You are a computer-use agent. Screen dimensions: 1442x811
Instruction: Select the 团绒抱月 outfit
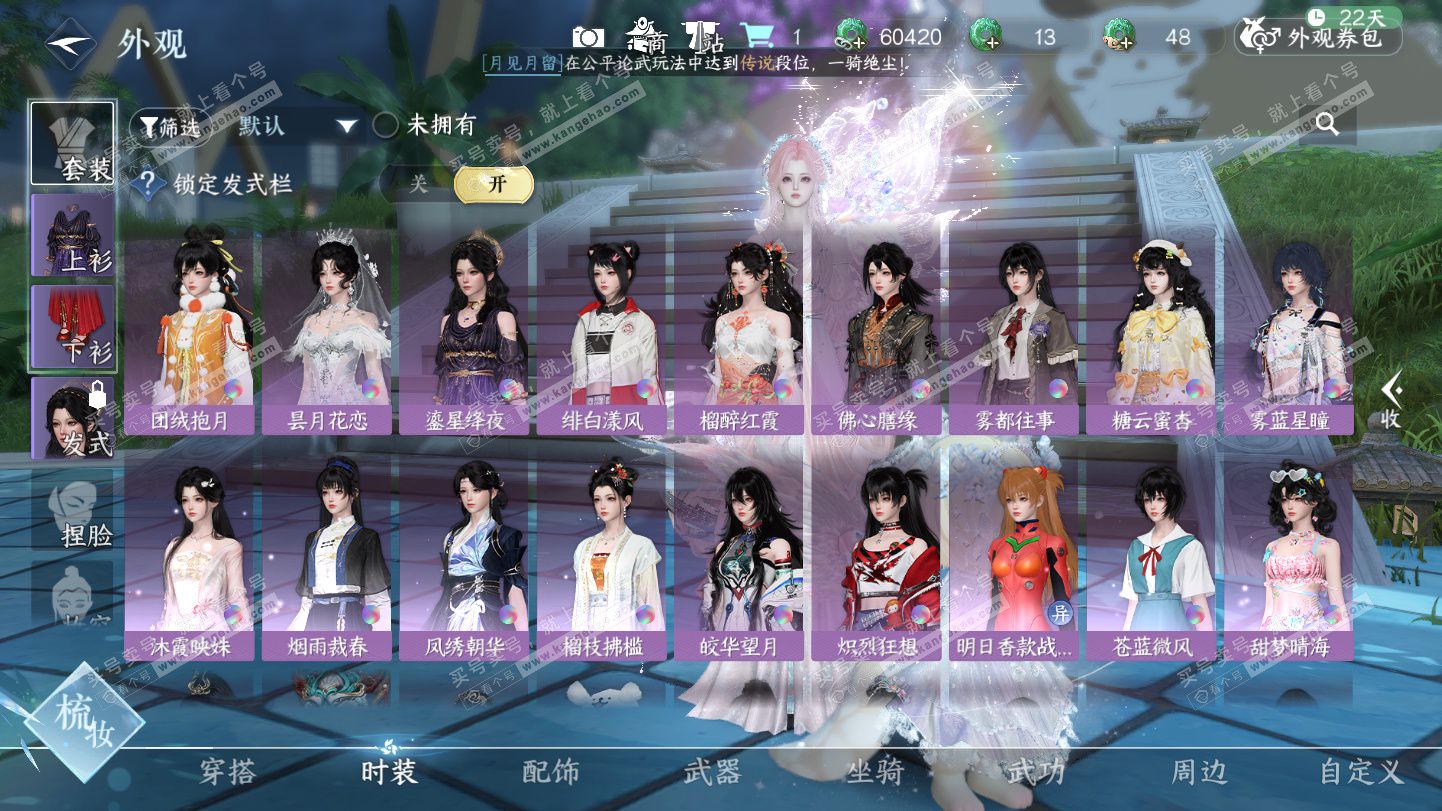tap(189, 335)
